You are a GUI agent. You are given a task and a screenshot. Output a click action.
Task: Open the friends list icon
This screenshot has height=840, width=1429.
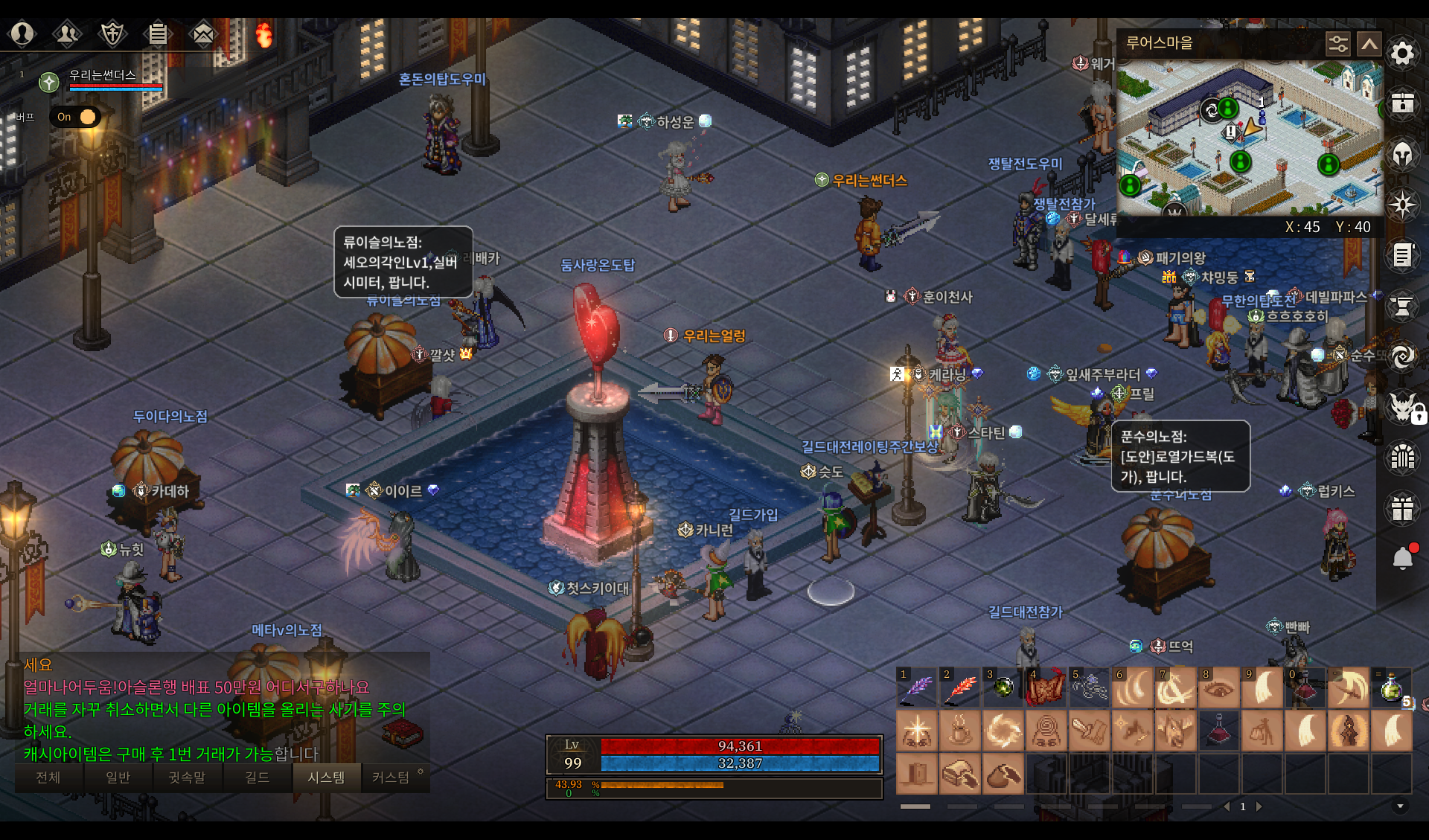coord(67,33)
